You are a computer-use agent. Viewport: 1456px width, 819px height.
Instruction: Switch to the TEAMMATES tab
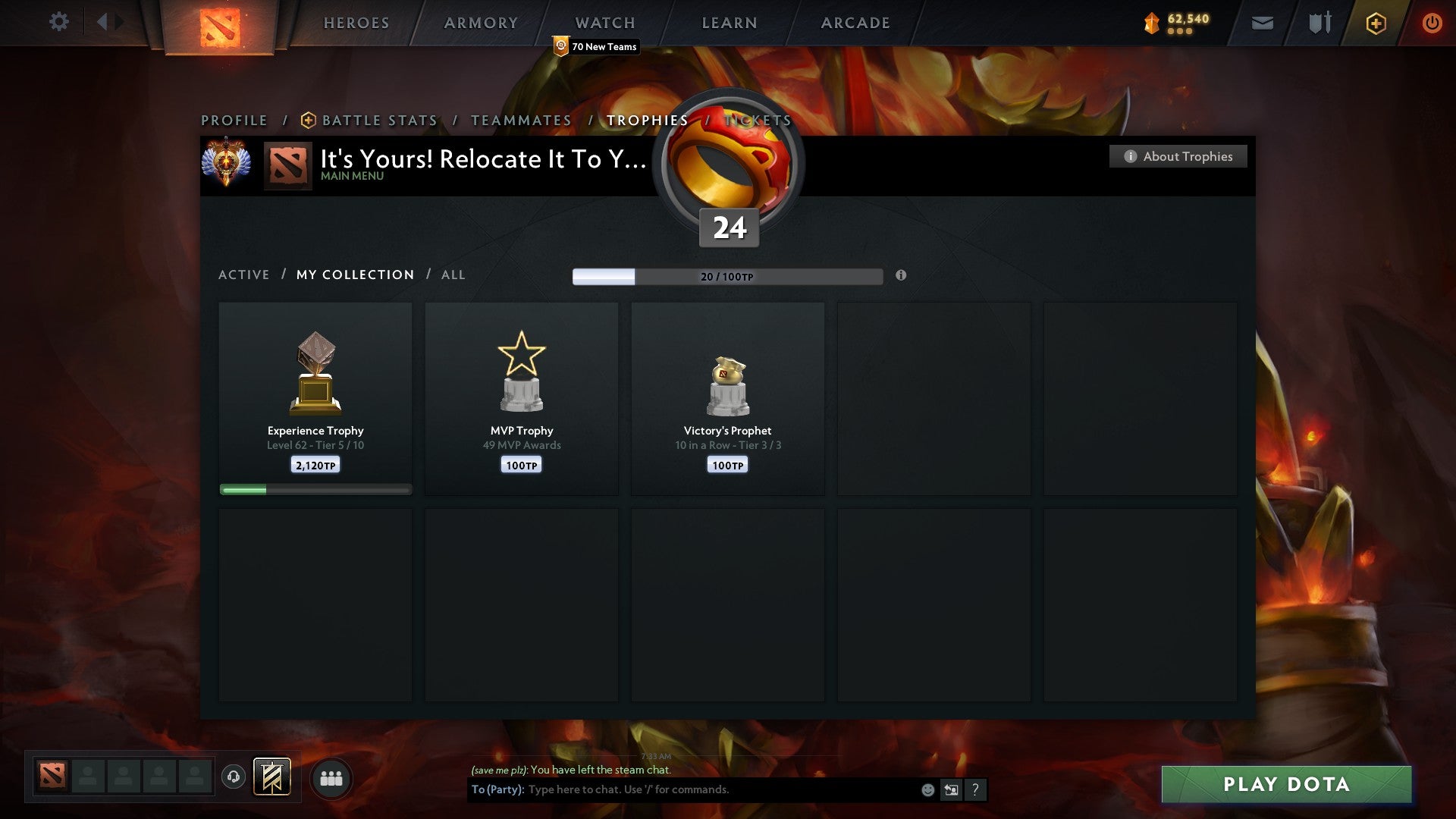521,120
